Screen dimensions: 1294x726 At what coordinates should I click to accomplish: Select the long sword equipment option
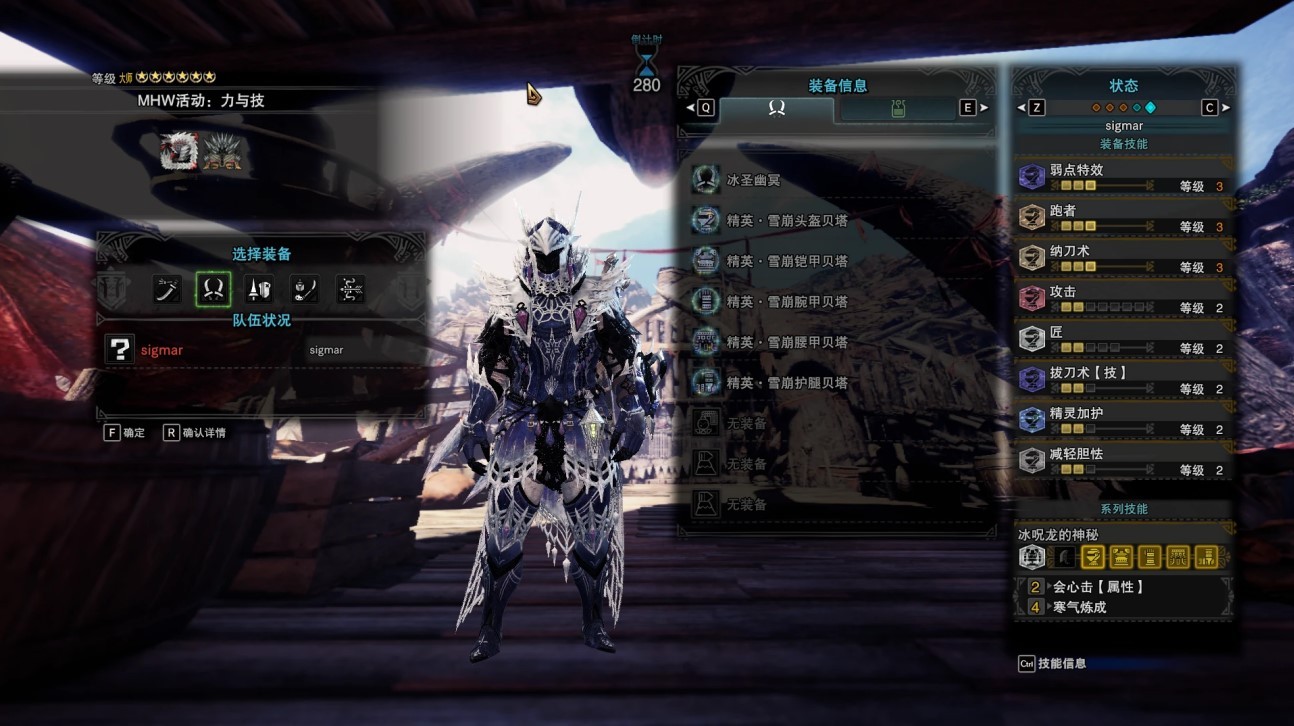[x=166, y=290]
